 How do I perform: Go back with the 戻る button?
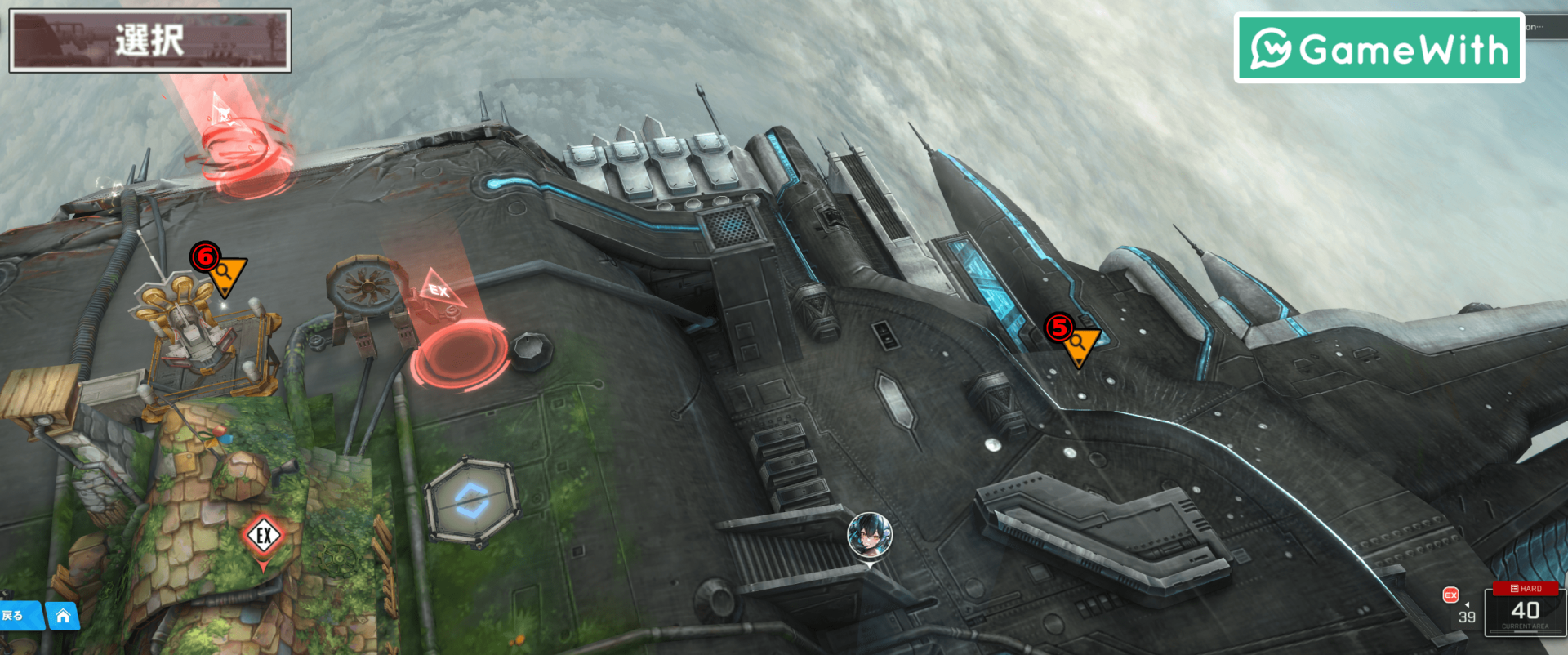point(16,616)
